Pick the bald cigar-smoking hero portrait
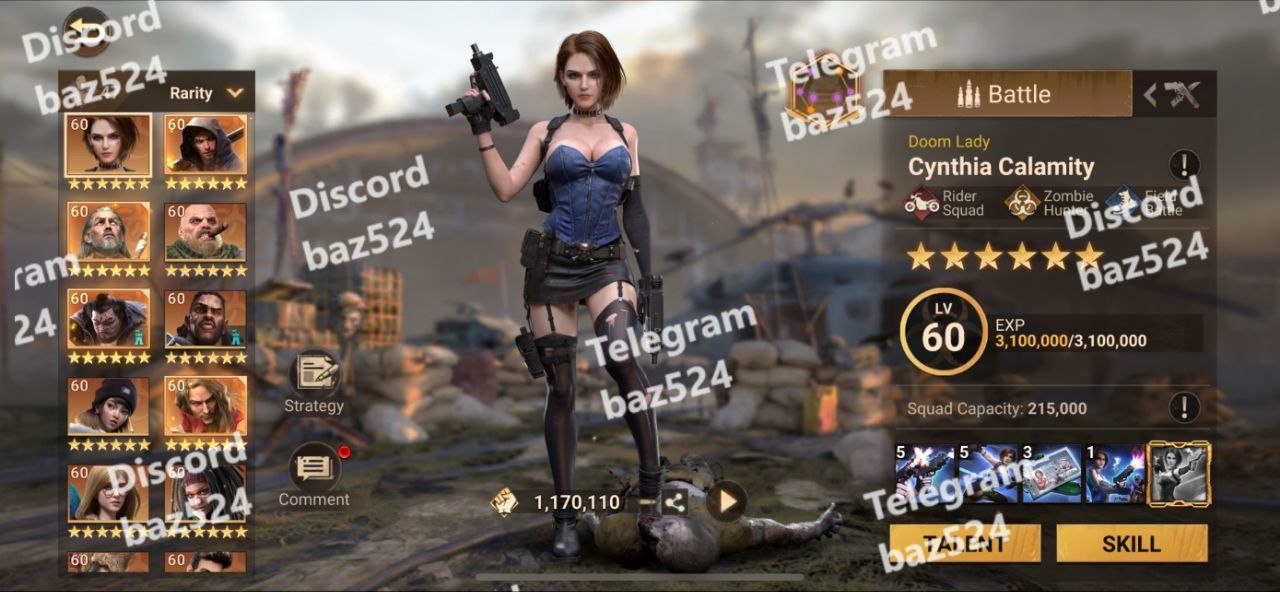Image resolution: width=1280 pixels, height=592 pixels. point(206,232)
